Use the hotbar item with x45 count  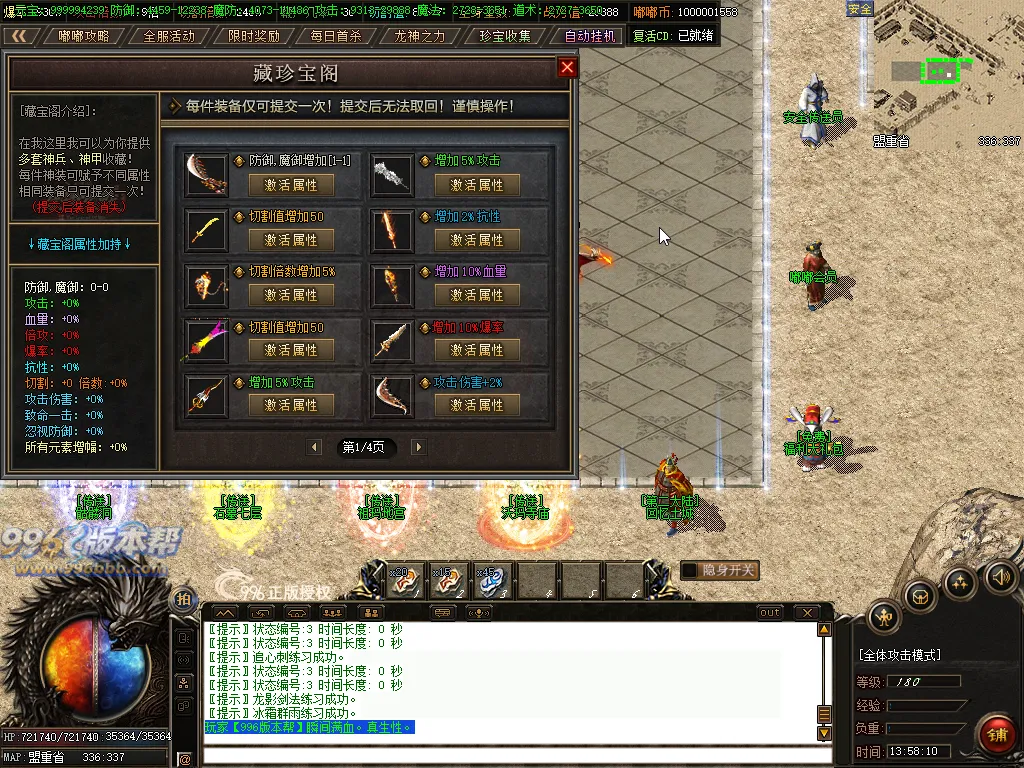494,581
